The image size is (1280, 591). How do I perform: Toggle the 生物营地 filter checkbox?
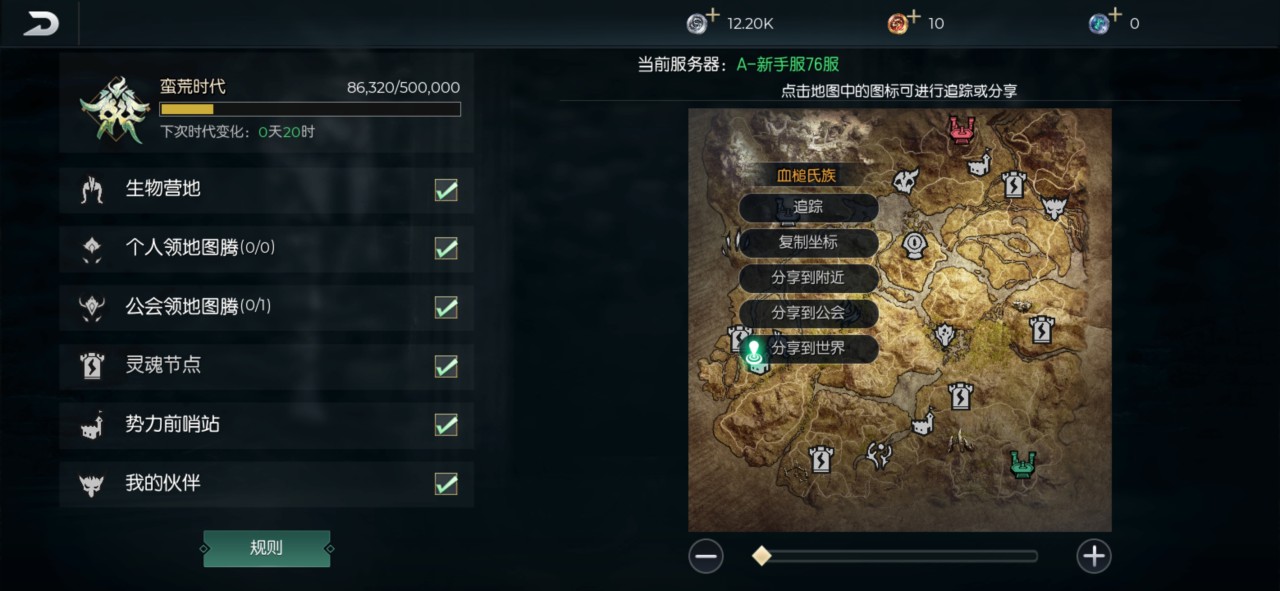pos(446,190)
